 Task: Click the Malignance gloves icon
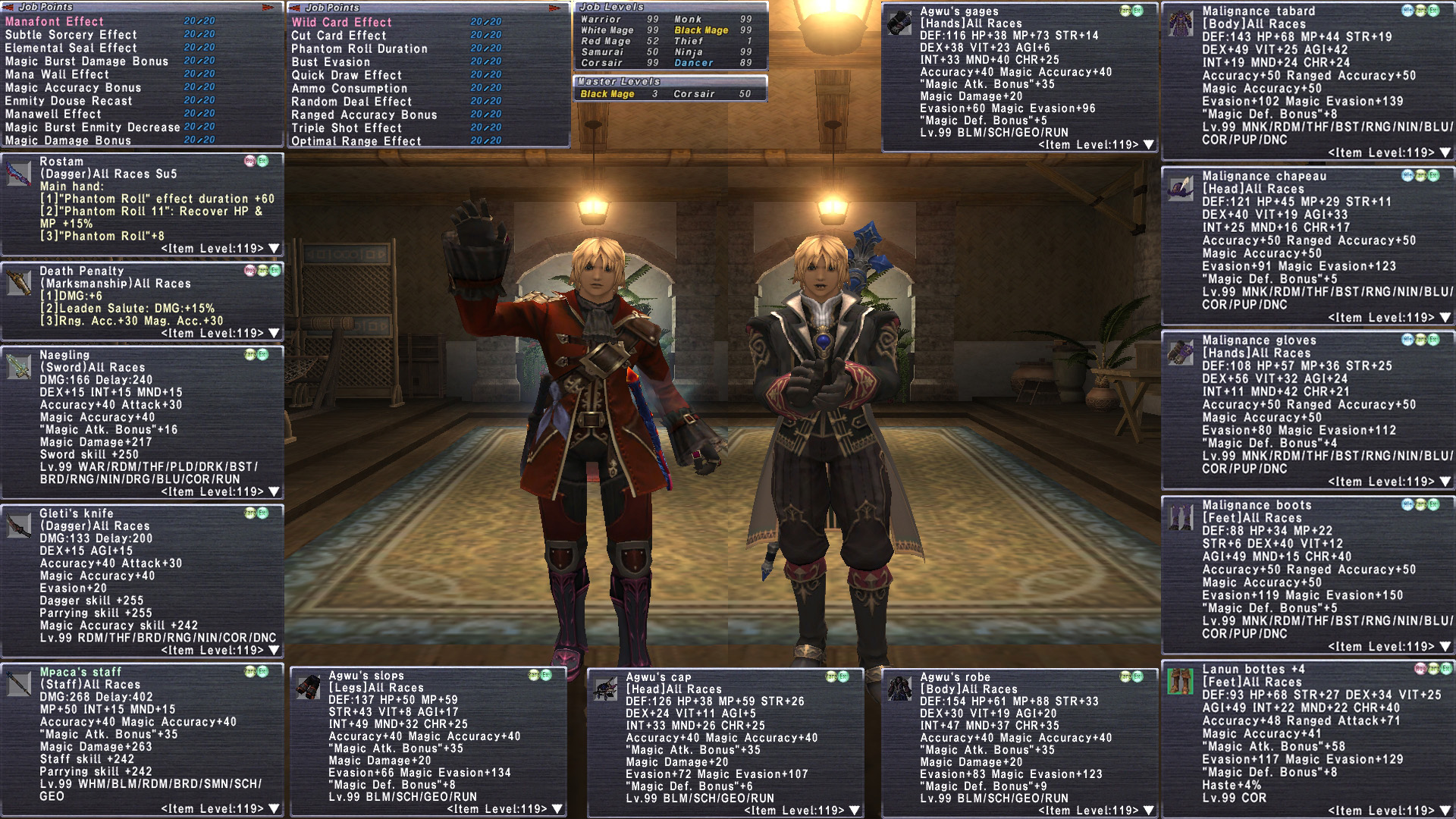pyautogui.click(x=1181, y=353)
